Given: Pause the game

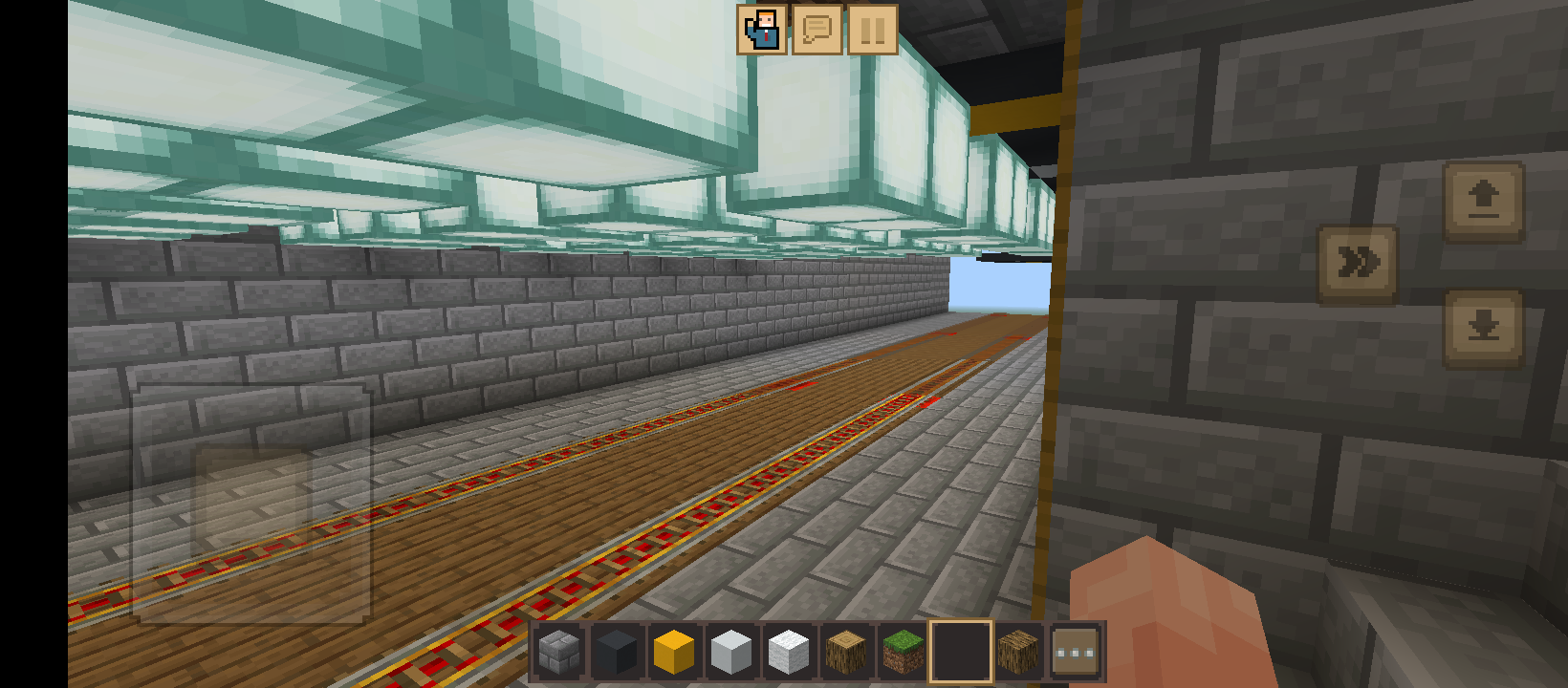Looking at the screenshot, I should 871,30.
